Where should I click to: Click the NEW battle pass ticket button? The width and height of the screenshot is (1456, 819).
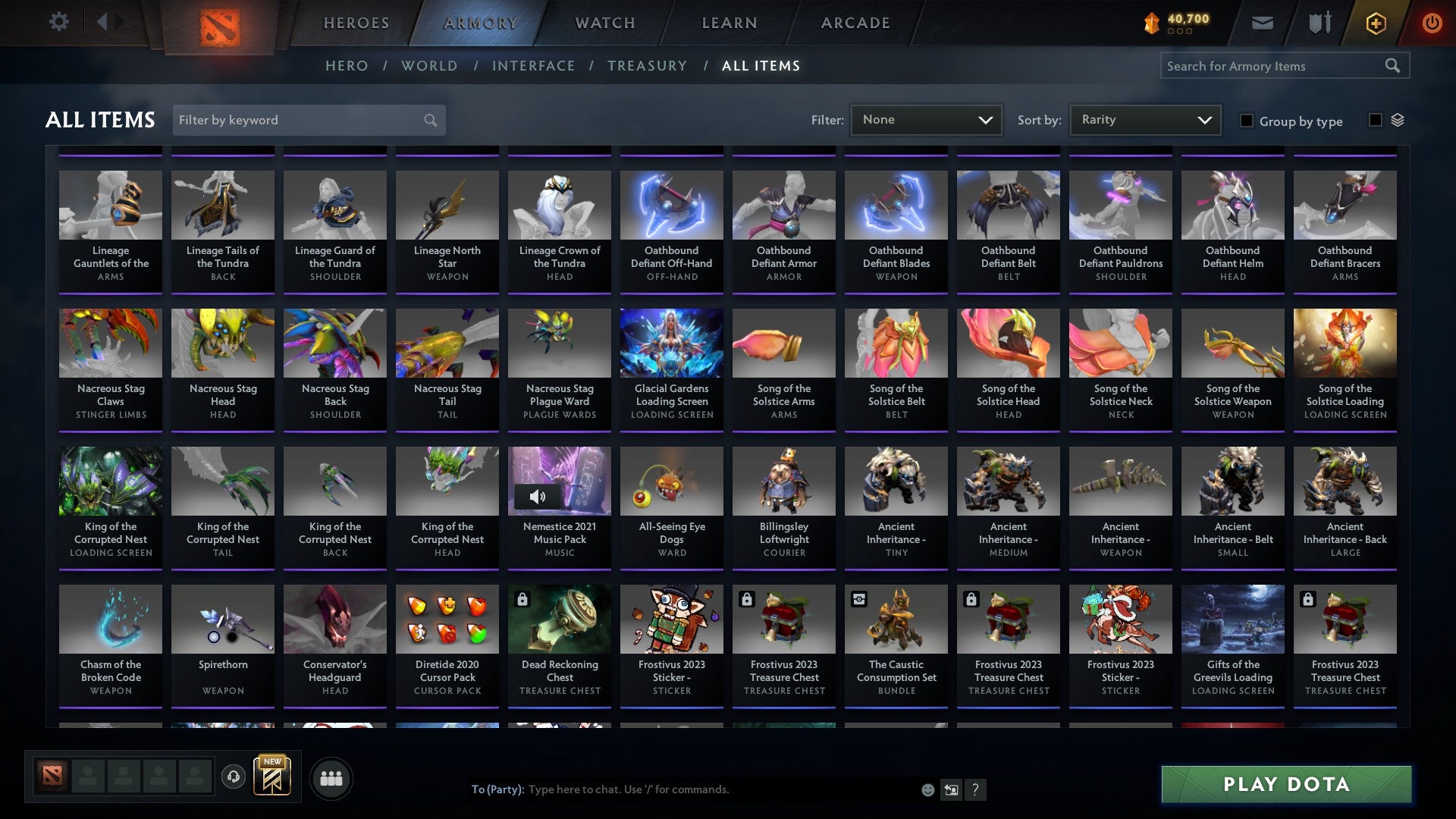tap(271, 777)
